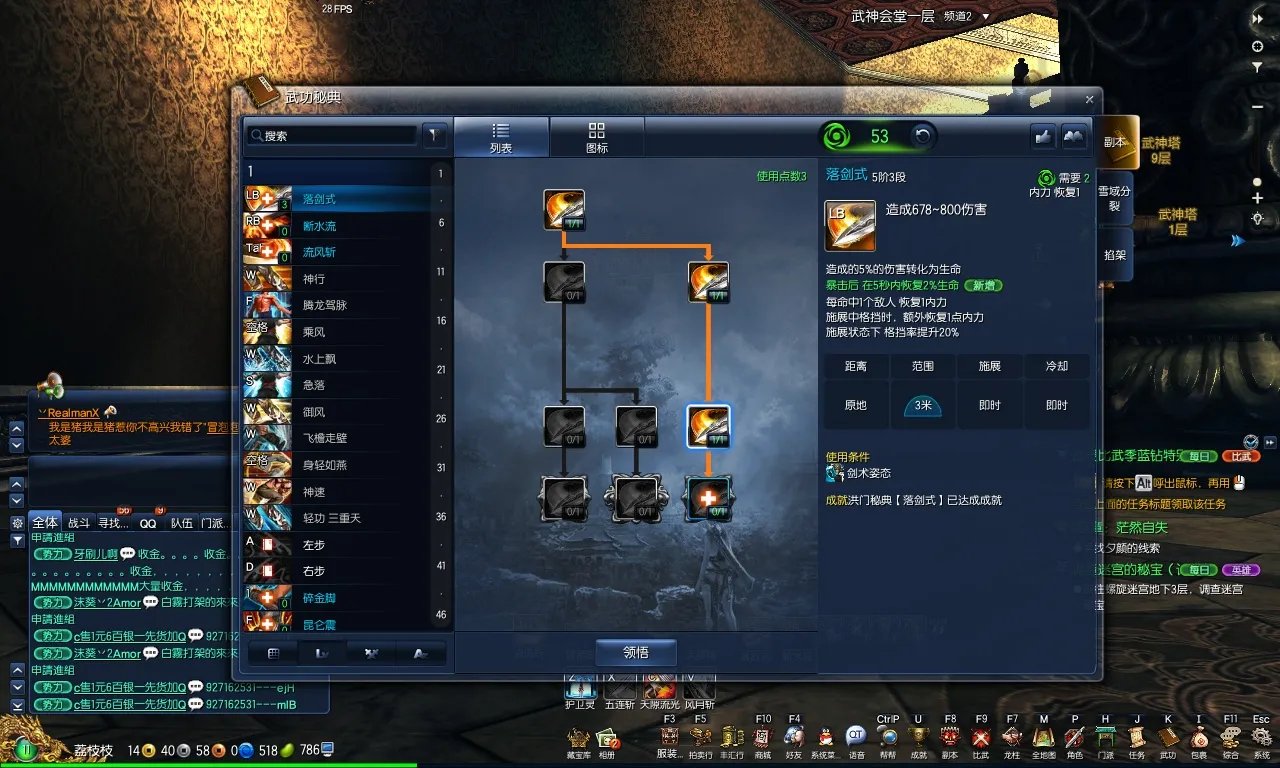Click the skill points reset circular arrow icon

coord(921,136)
